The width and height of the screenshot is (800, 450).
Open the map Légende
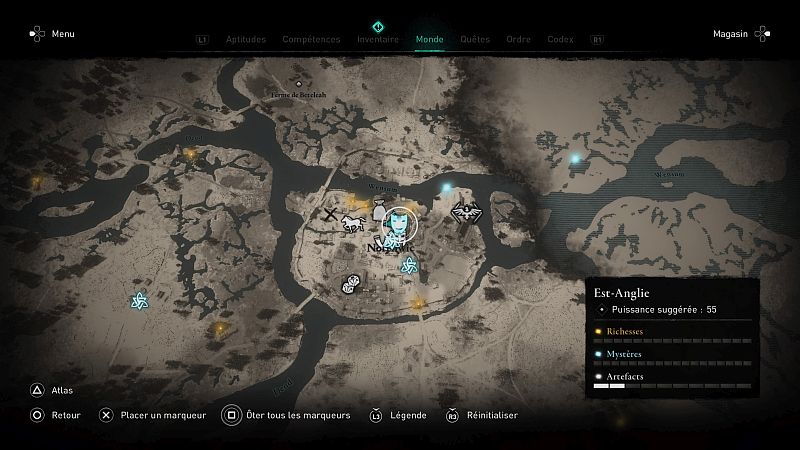click(x=409, y=415)
